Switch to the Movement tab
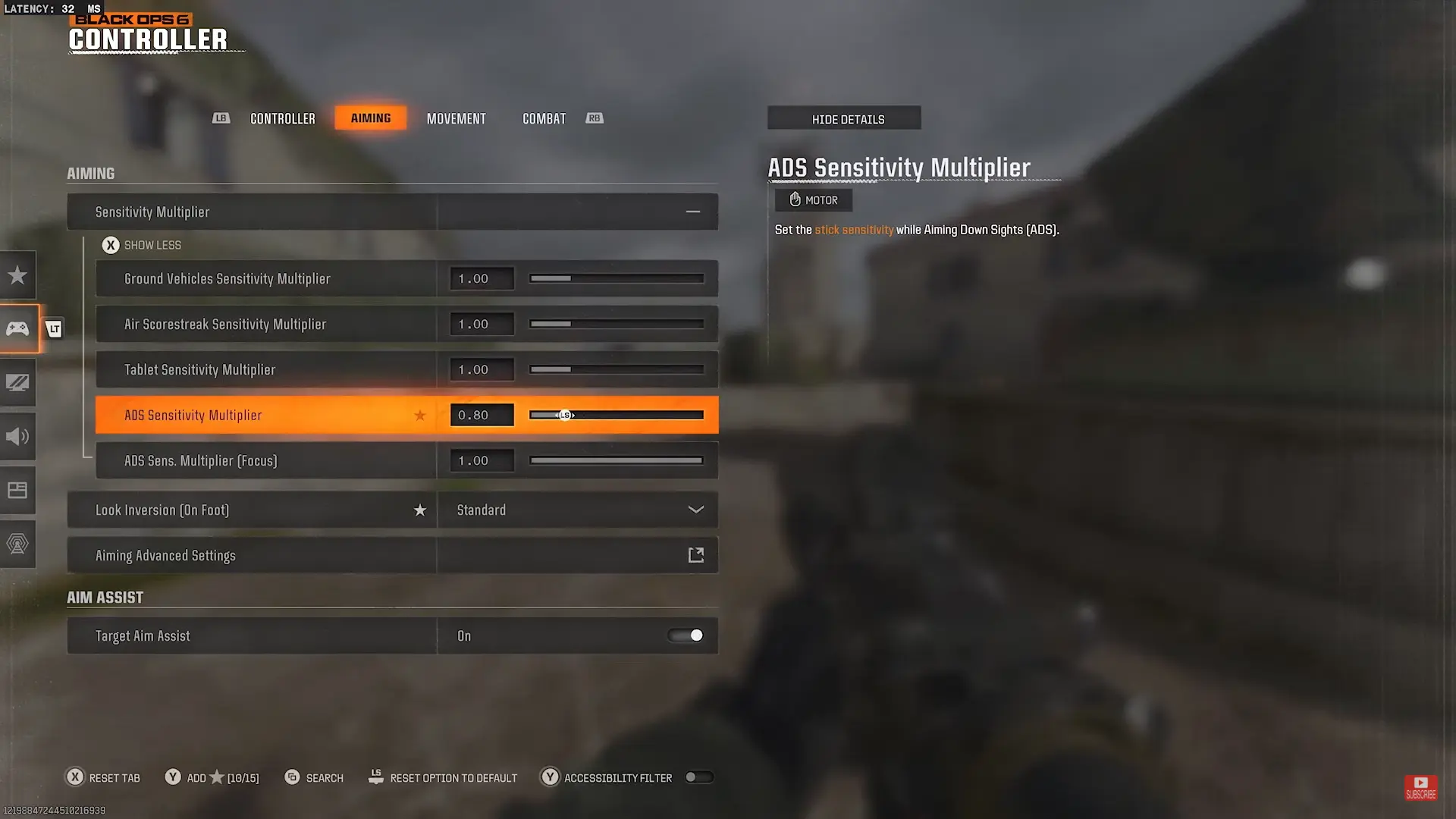 click(456, 118)
